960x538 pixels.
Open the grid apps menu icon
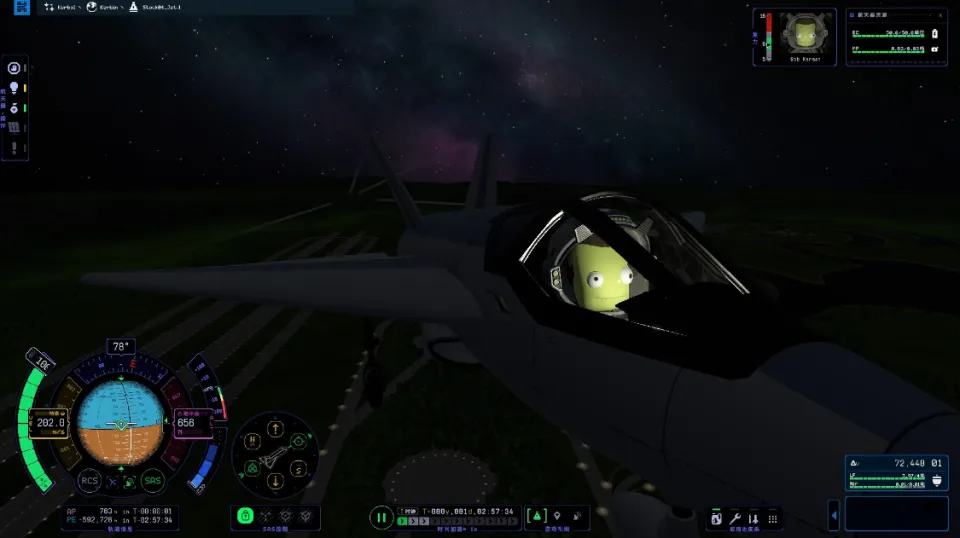771,518
